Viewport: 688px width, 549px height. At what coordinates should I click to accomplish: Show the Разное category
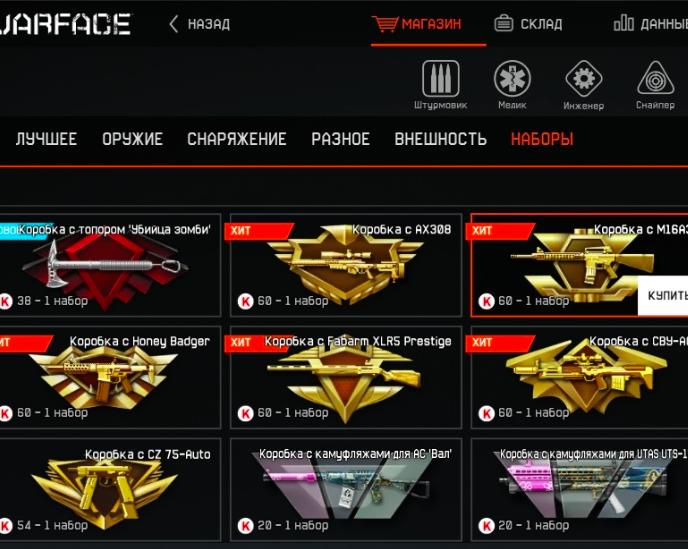[x=340, y=139]
